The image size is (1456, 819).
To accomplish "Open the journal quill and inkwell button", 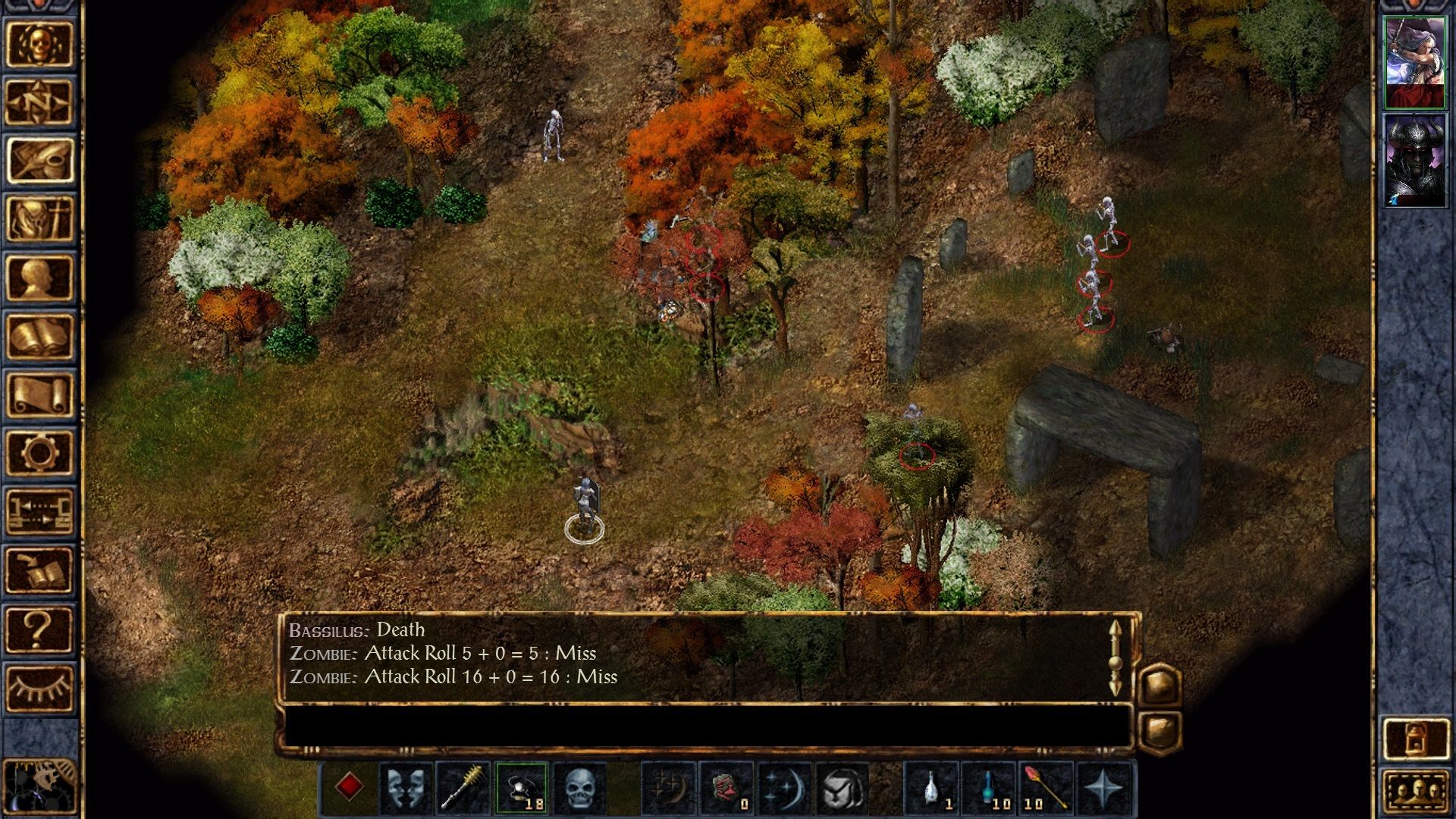I will click(x=39, y=160).
